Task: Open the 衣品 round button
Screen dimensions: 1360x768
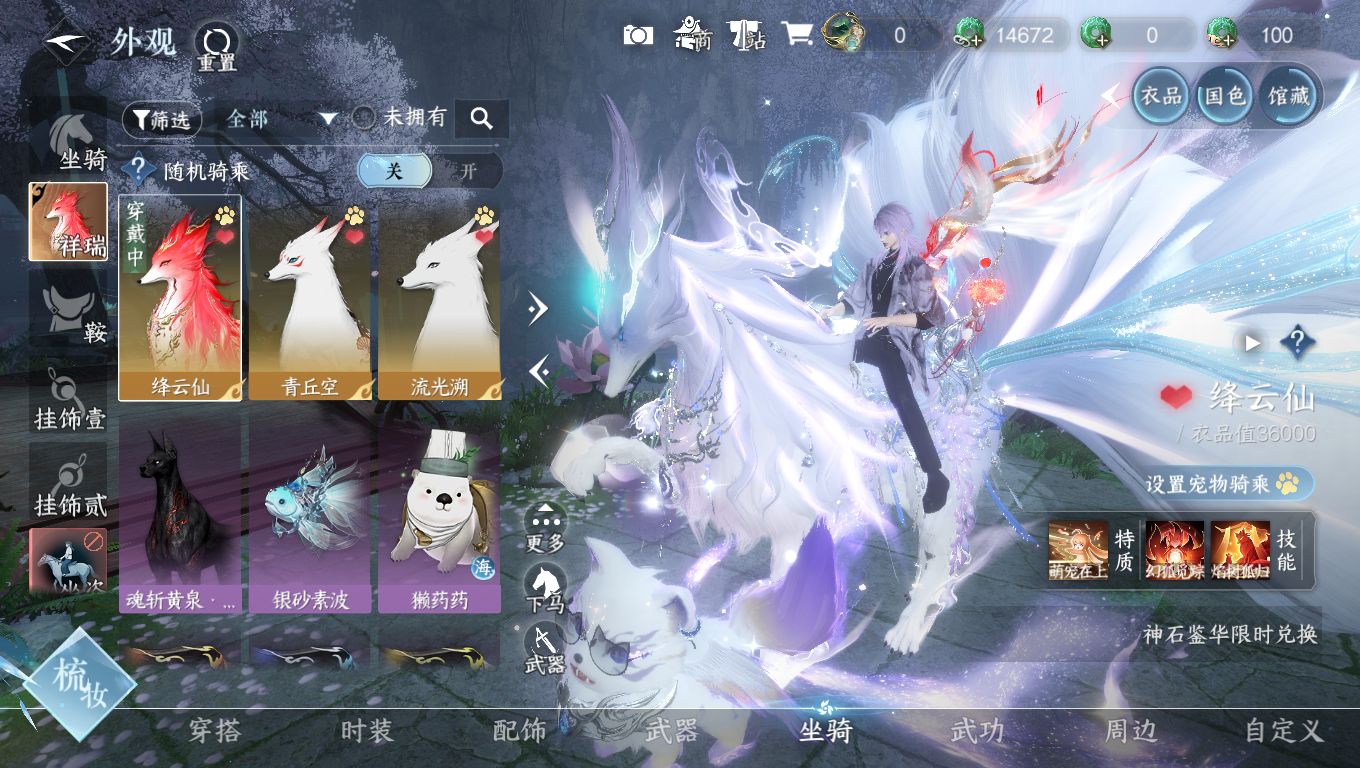Action: [1162, 96]
